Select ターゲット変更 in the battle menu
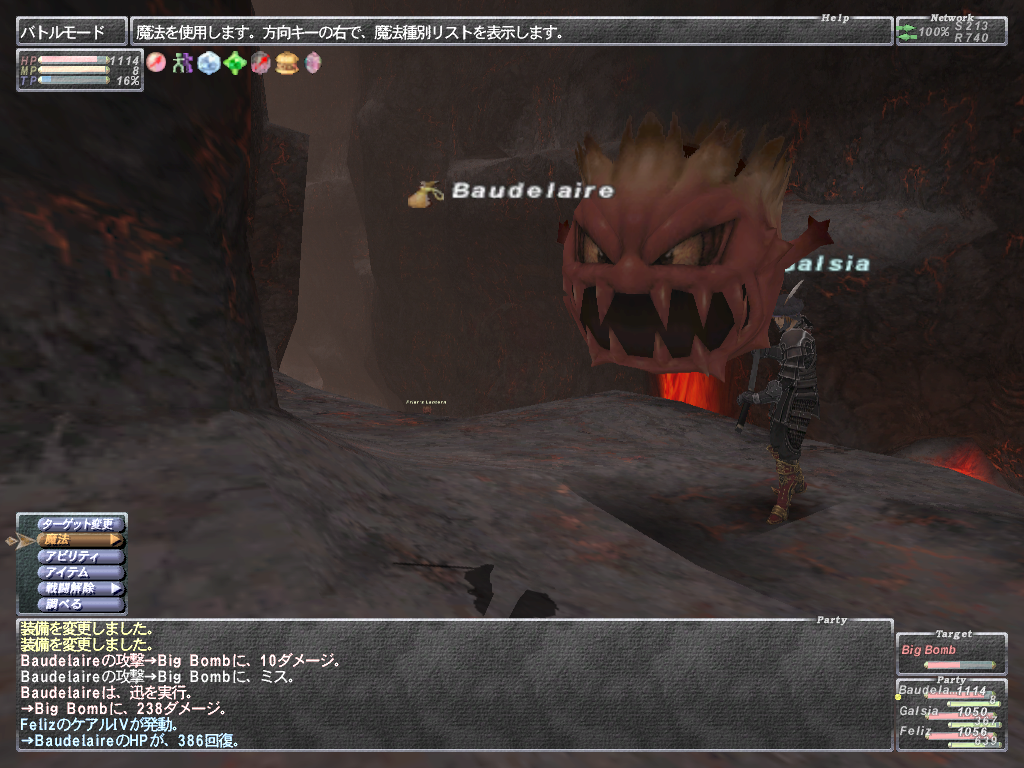 tap(80, 524)
